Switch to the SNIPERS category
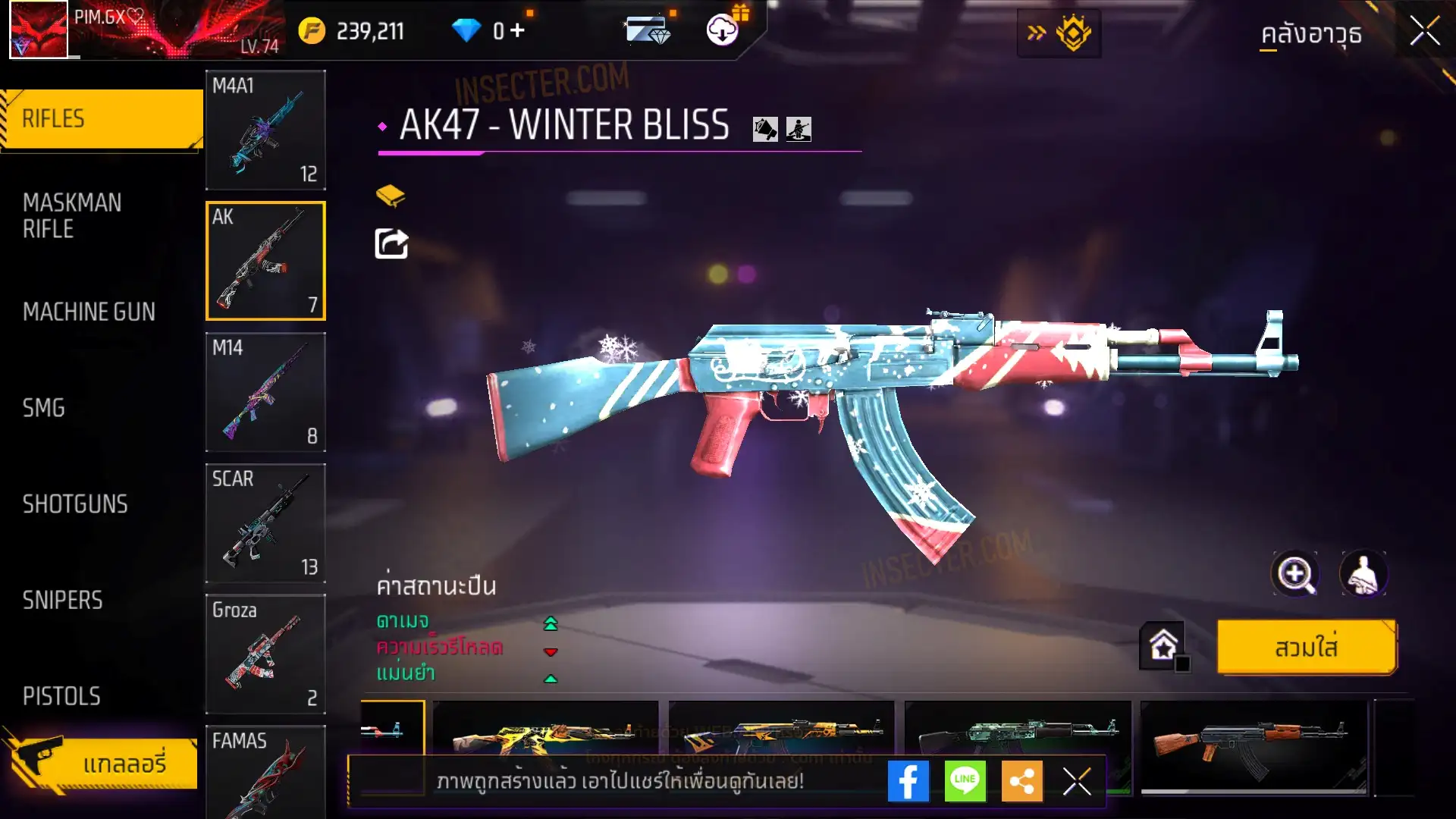The height and width of the screenshot is (819, 1456). tap(62, 601)
